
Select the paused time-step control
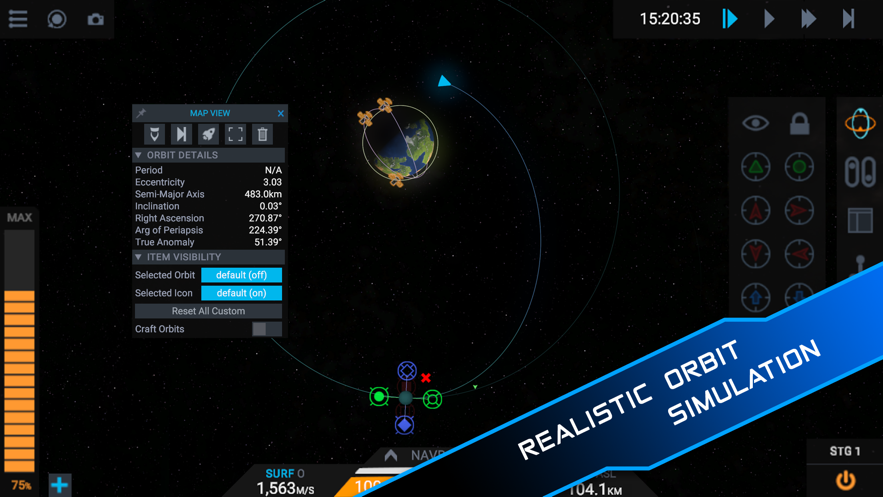(x=730, y=19)
